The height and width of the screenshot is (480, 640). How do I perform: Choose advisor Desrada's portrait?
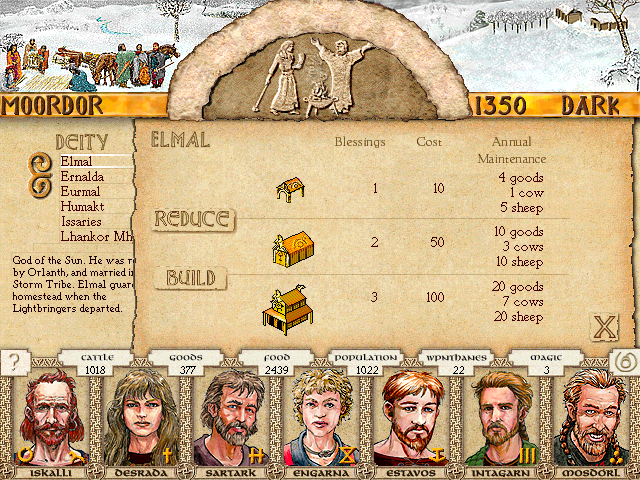point(138,418)
